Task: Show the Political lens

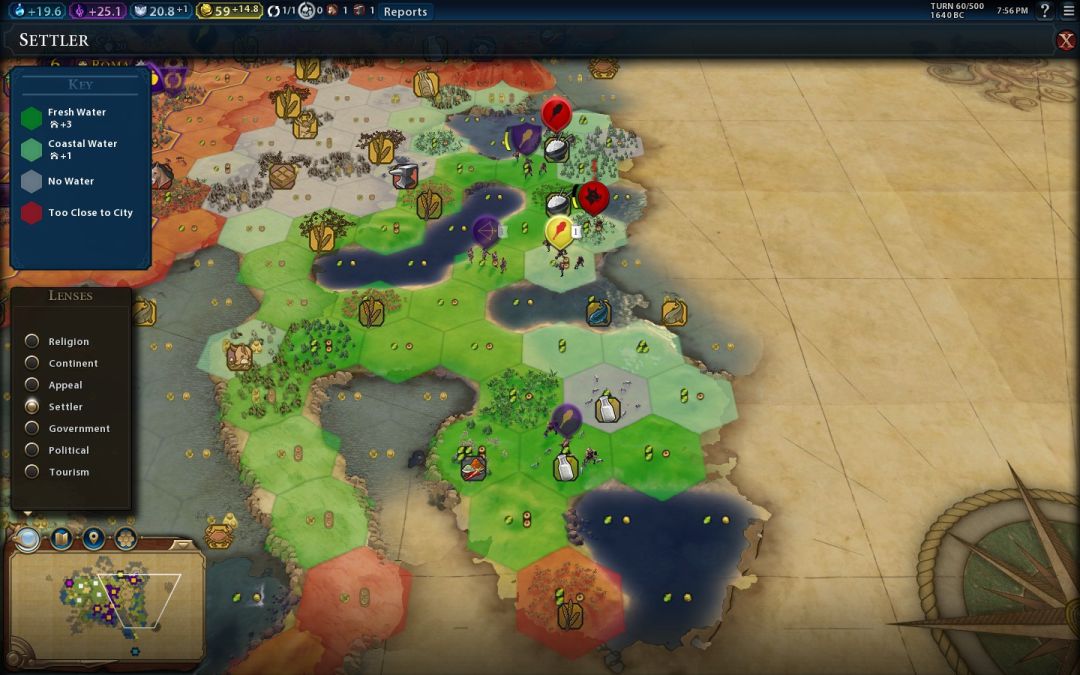Action: tap(33, 450)
